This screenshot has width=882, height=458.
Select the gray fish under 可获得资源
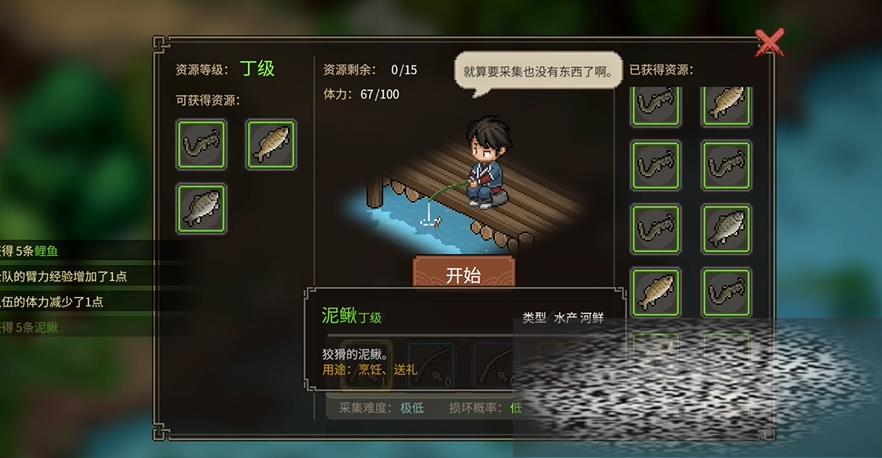point(202,208)
